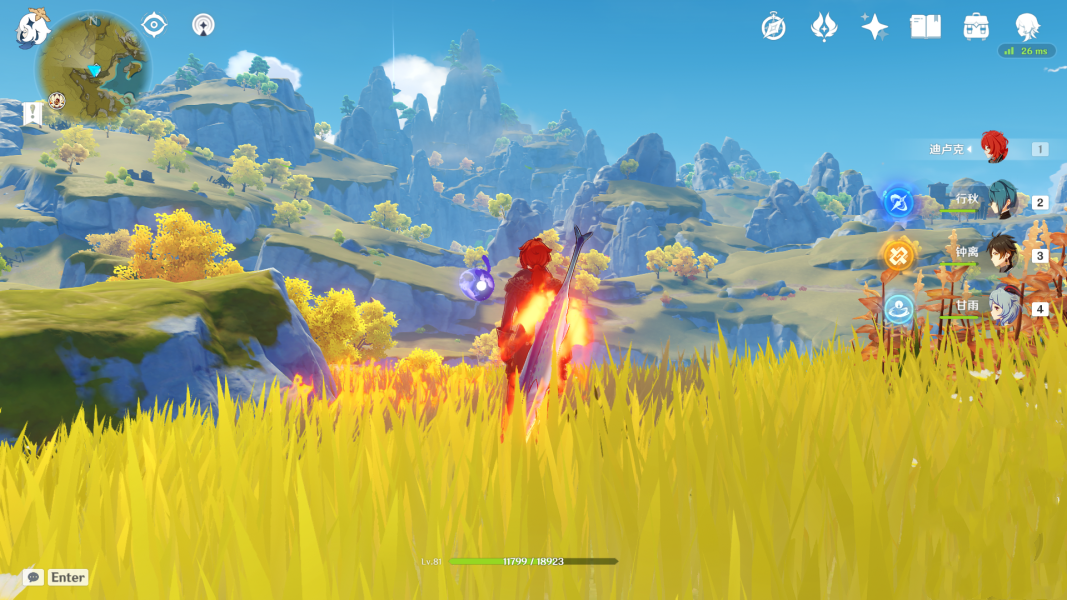Click the signal-rings icon beside the minimap
The image size is (1067, 600).
pos(203,24)
